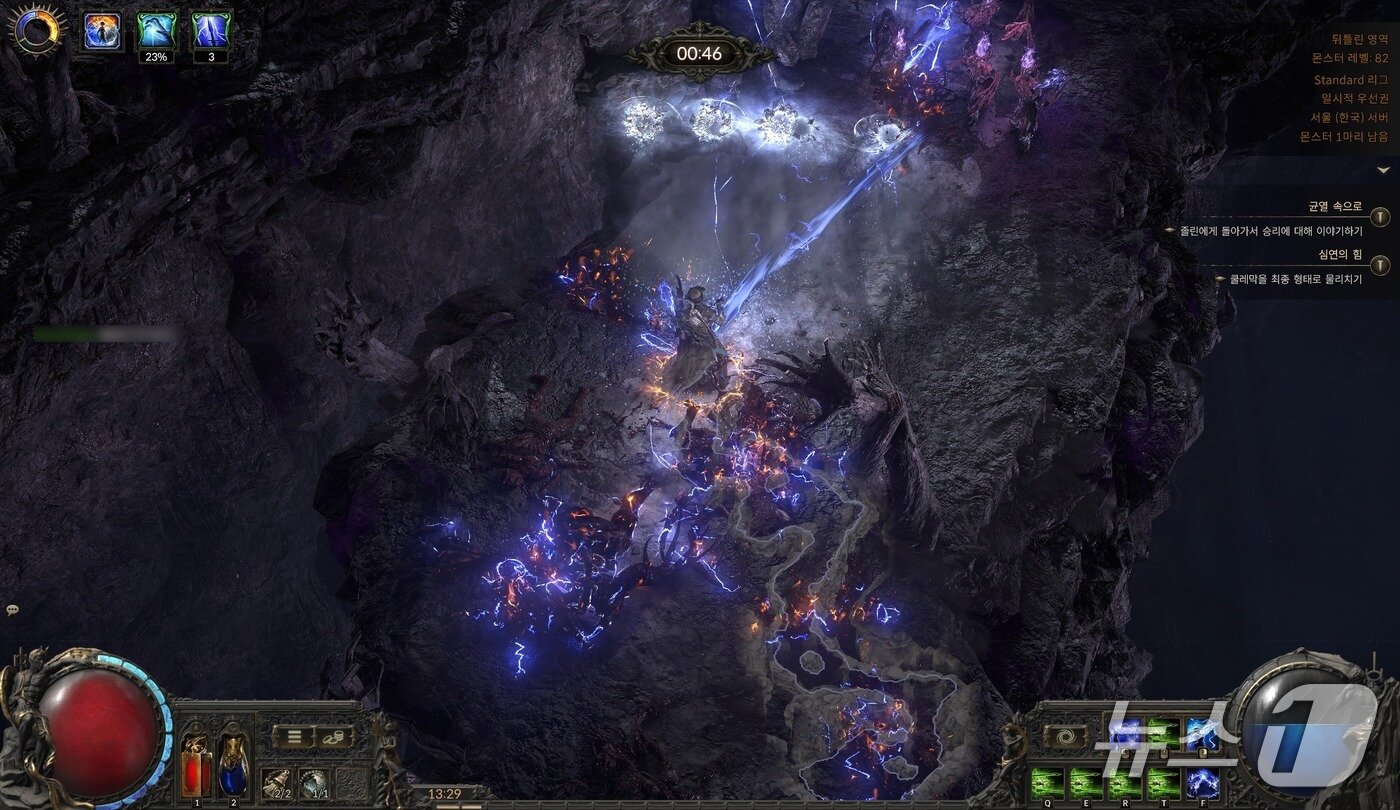Inspect the lightning buff with 3 stacks

211,31
